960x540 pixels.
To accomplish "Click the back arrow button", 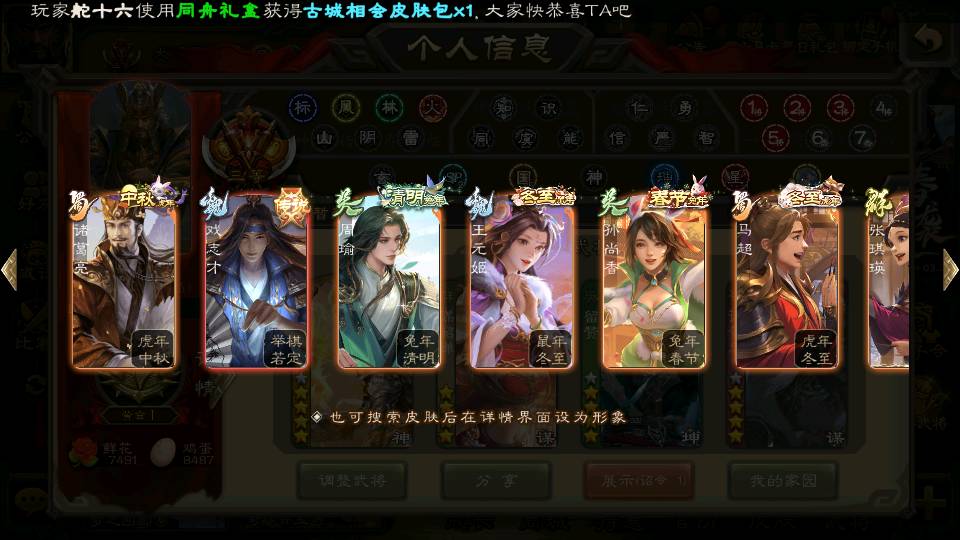I will pyautogui.click(x=929, y=41).
